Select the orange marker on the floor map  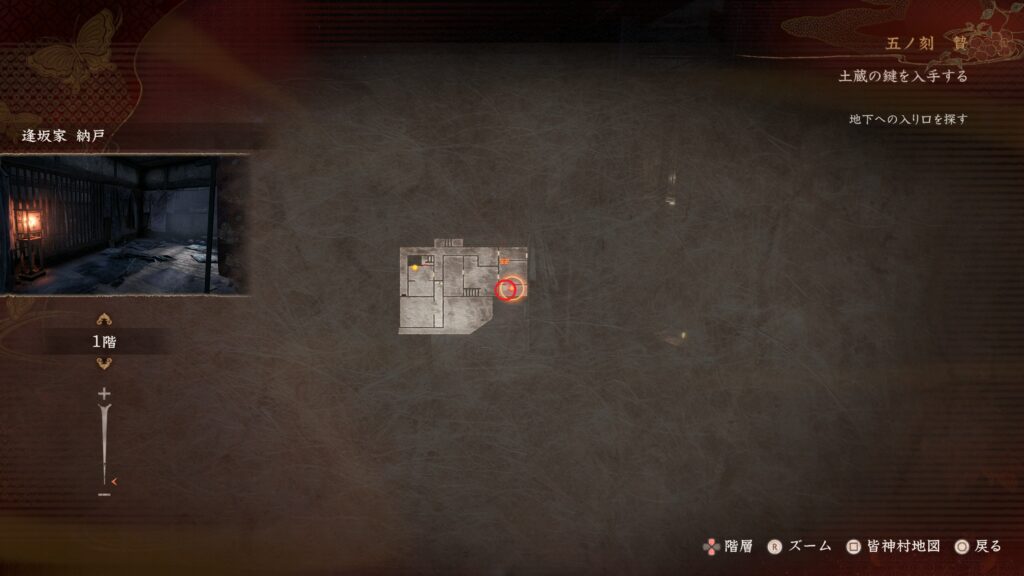pos(503,262)
